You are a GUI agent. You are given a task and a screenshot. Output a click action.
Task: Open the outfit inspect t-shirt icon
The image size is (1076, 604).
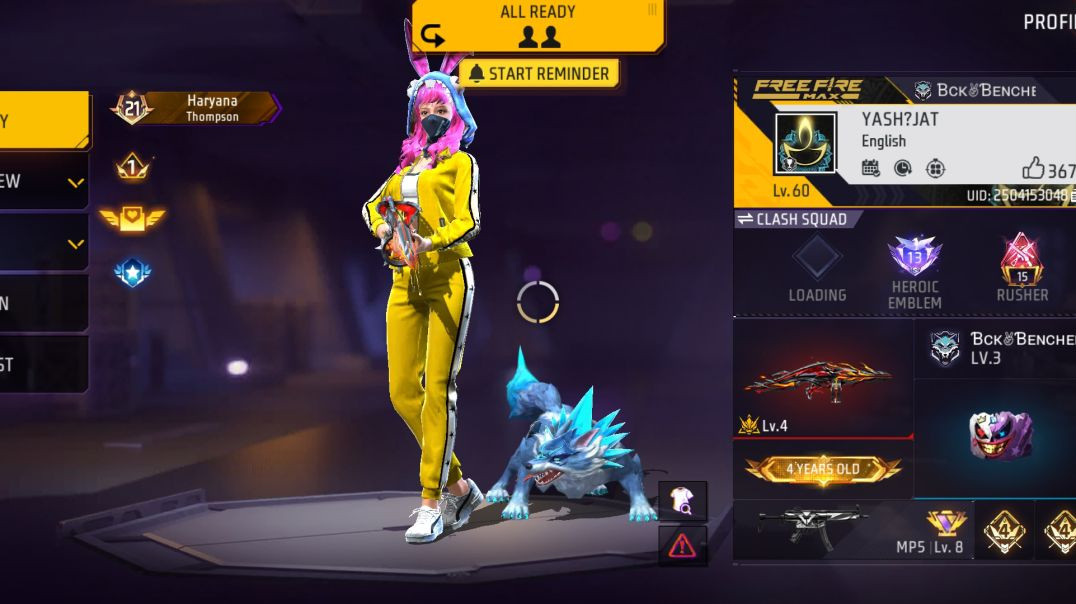pos(682,500)
